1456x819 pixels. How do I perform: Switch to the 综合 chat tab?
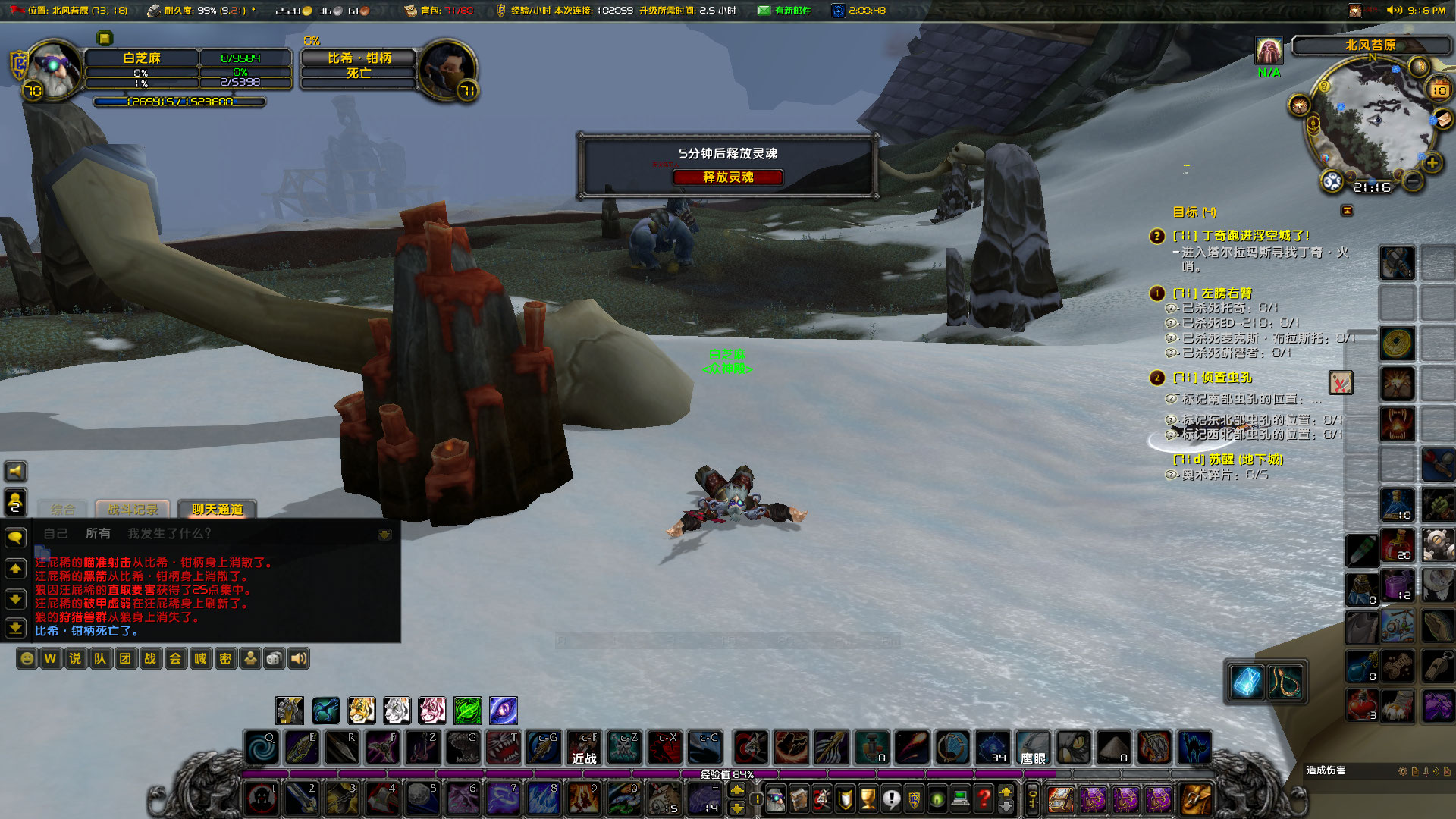(x=62, y=510)
